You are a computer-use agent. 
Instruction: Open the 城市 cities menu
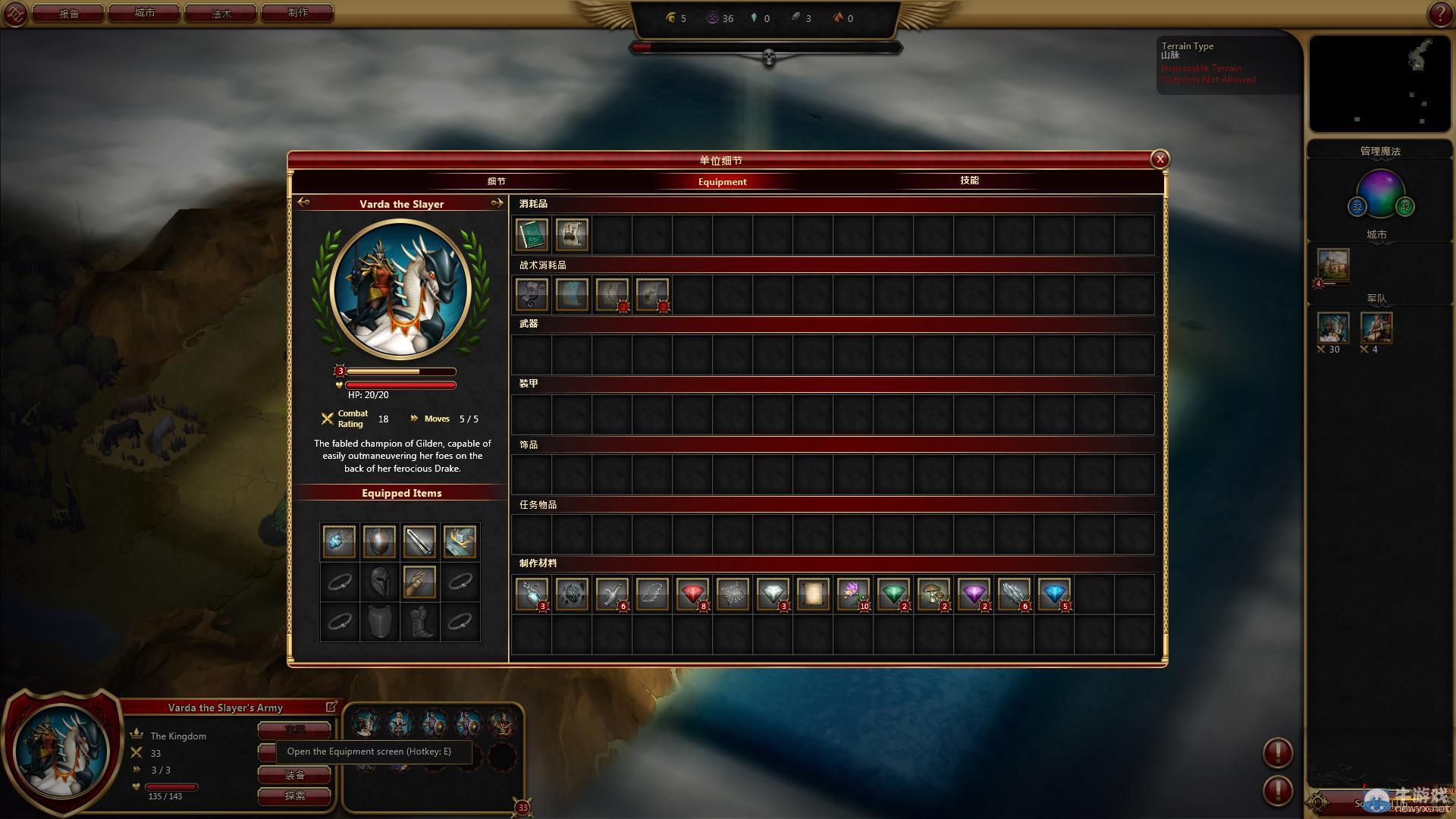144,14
